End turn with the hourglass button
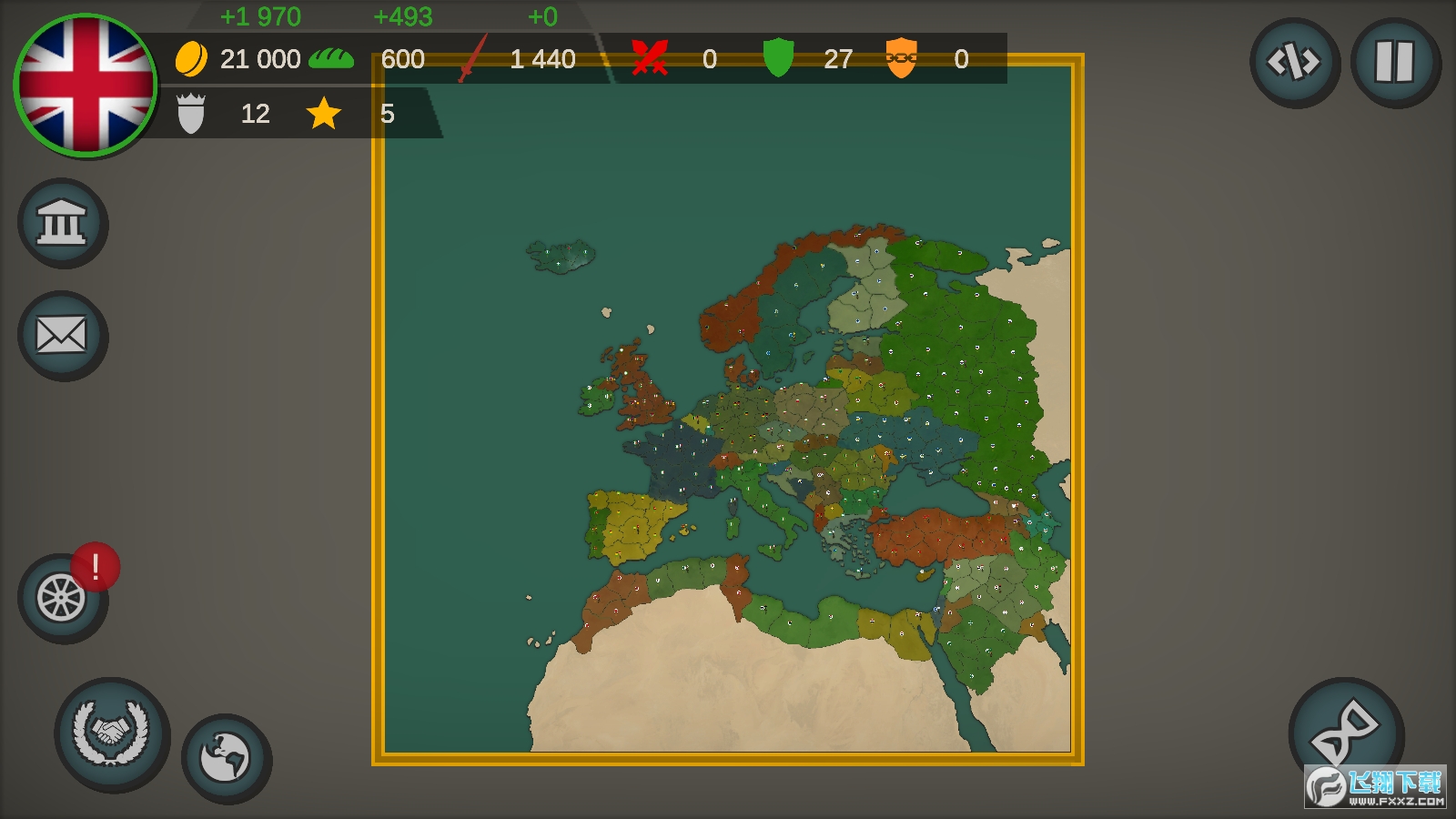Viewport: 1456px width, 819px height. coord(1345,733)
